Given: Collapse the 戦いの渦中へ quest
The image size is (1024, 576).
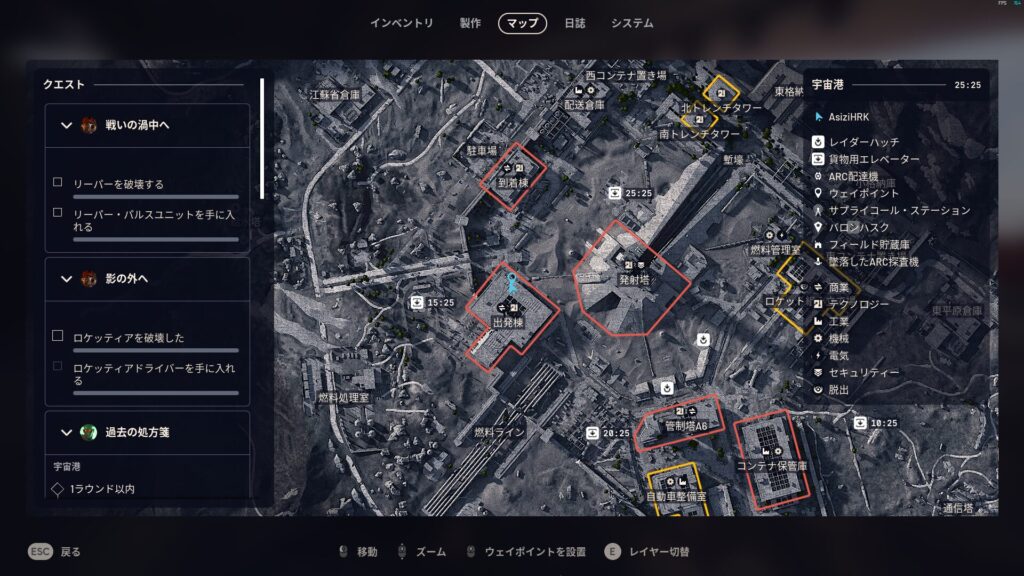Looking at the screenshot, I should (x=67, y=125).
